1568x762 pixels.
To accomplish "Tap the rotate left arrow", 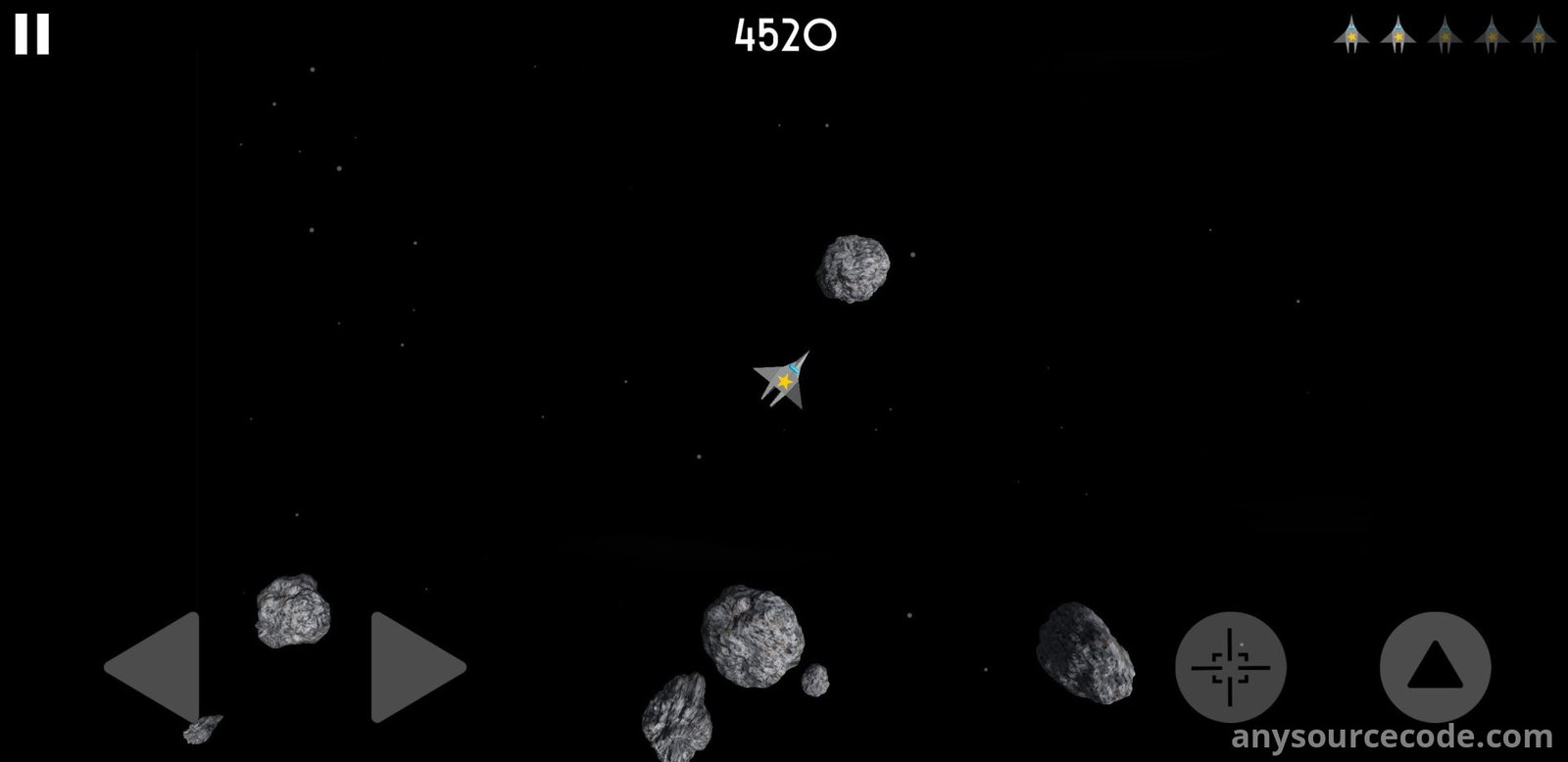I will (x=157, y=667).
